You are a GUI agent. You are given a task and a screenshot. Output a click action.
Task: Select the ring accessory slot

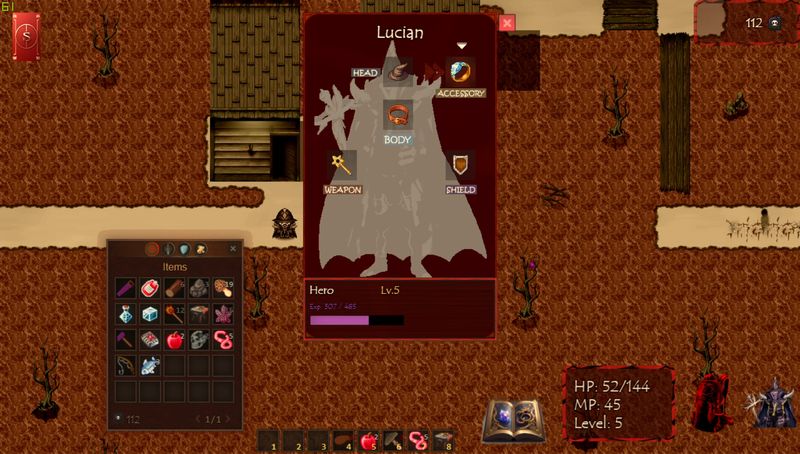[460, 72]
